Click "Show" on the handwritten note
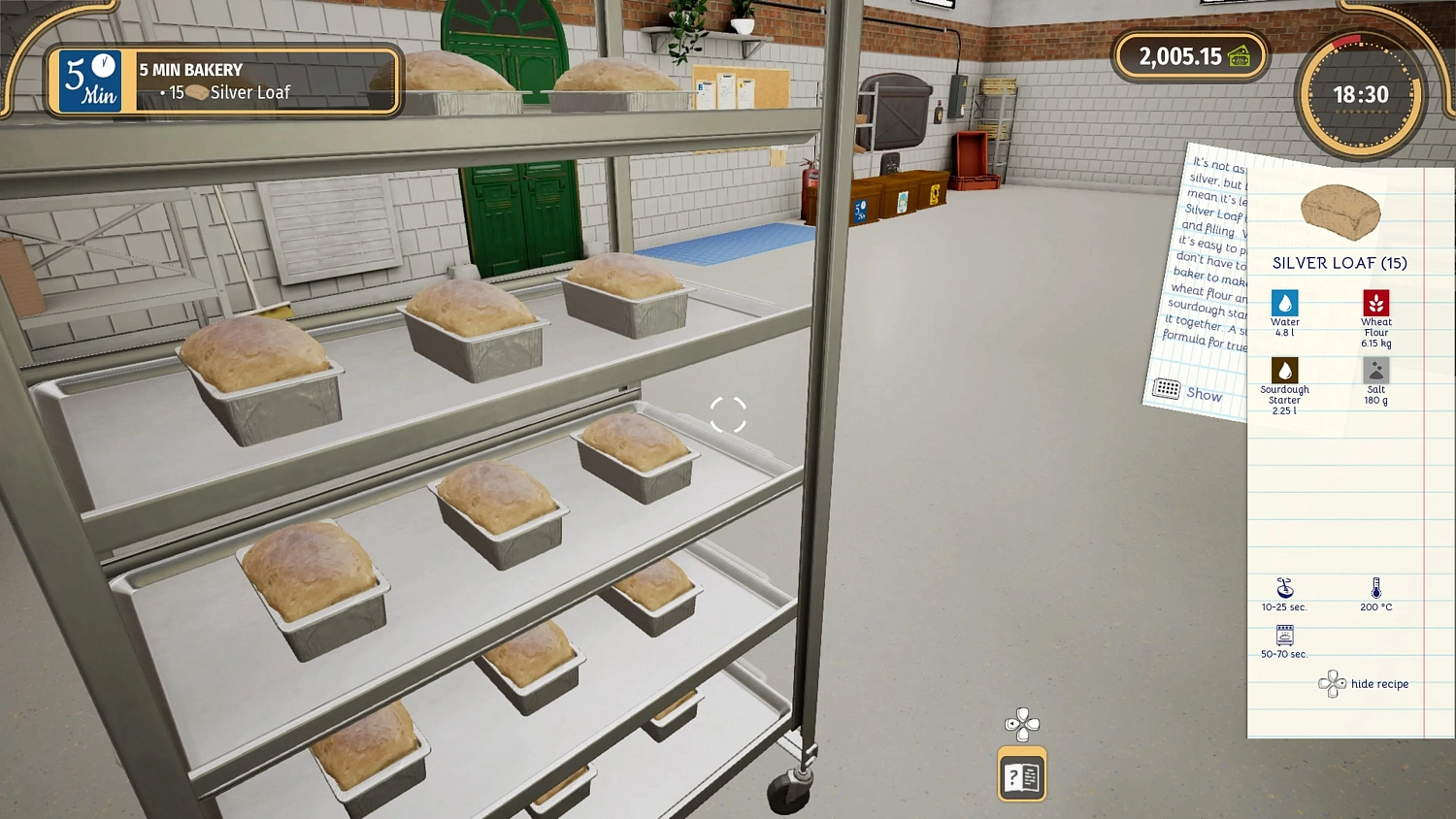 pos(1204,395)
